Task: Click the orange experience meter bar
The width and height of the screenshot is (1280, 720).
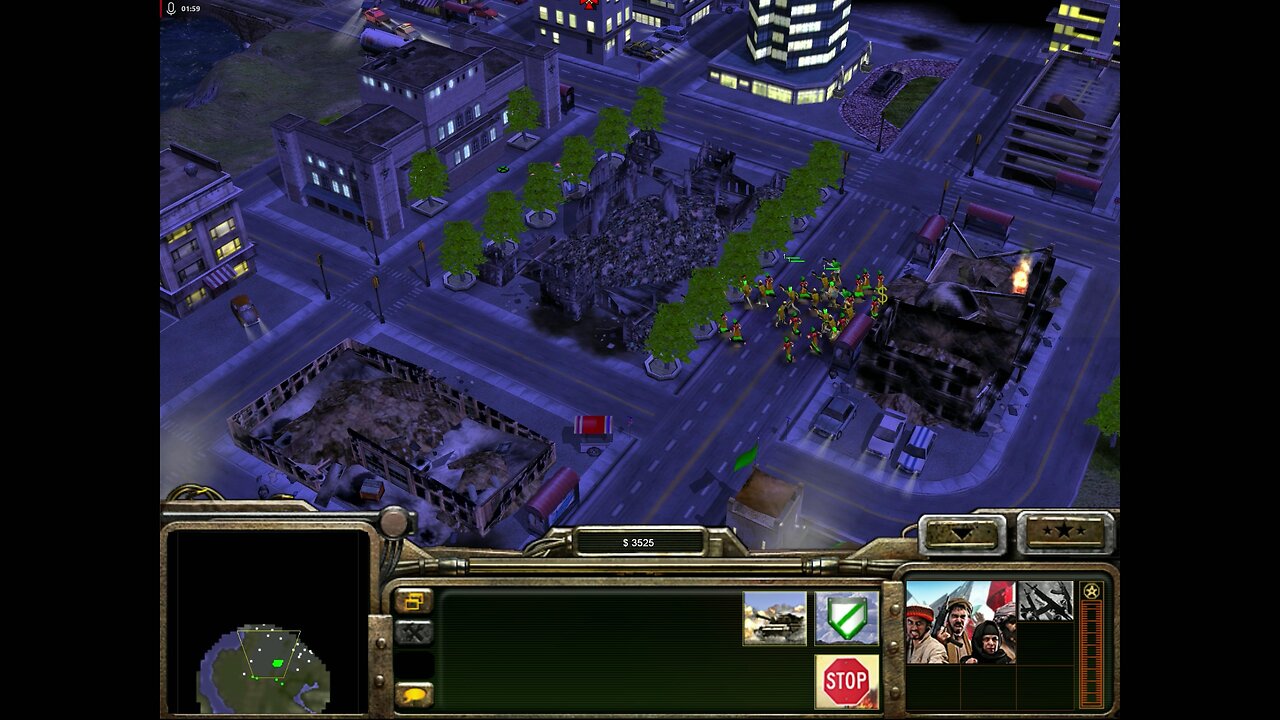Action: click(x=1089, y=650)
